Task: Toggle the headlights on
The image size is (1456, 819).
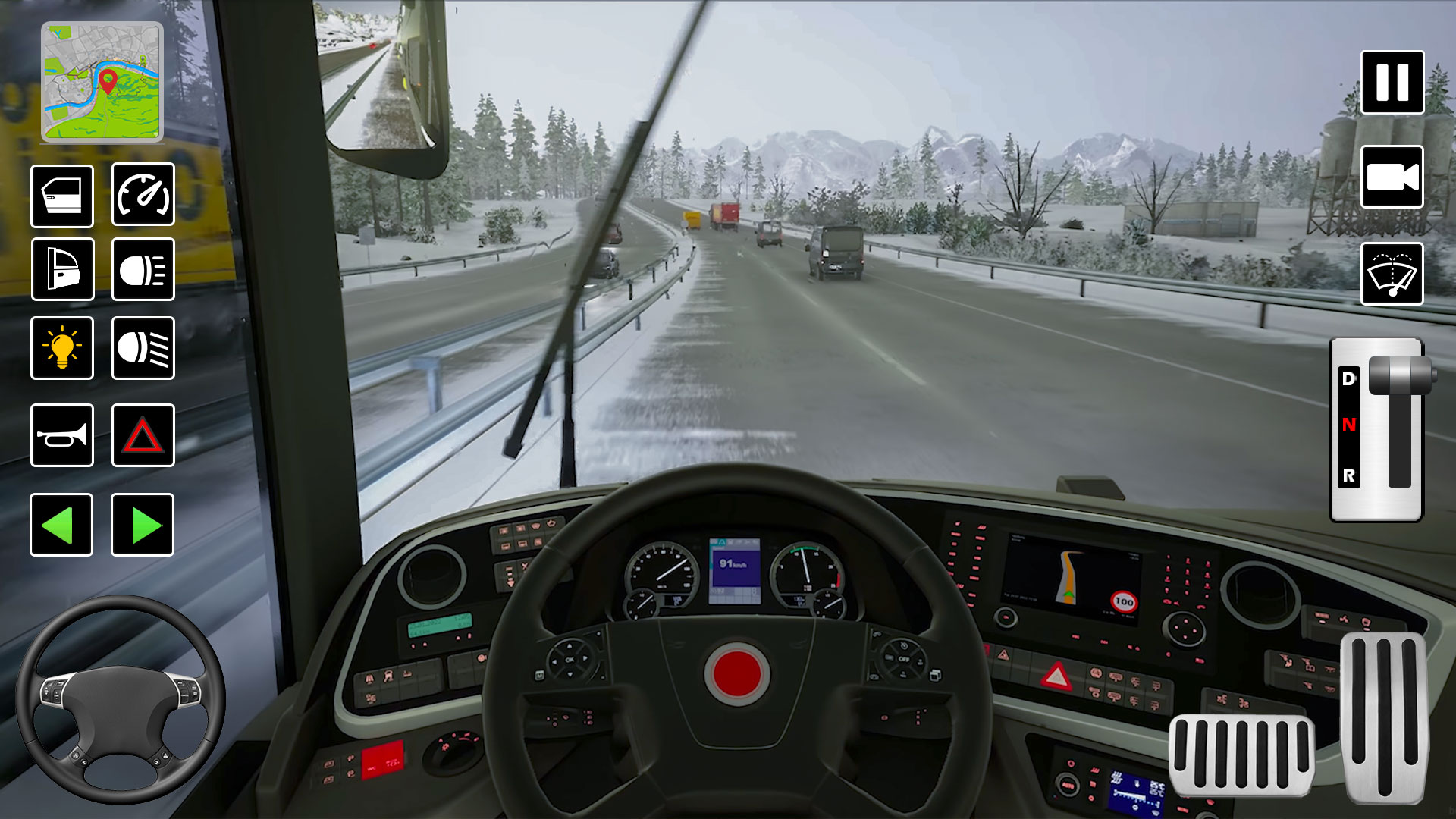Action: click(143, 271)
